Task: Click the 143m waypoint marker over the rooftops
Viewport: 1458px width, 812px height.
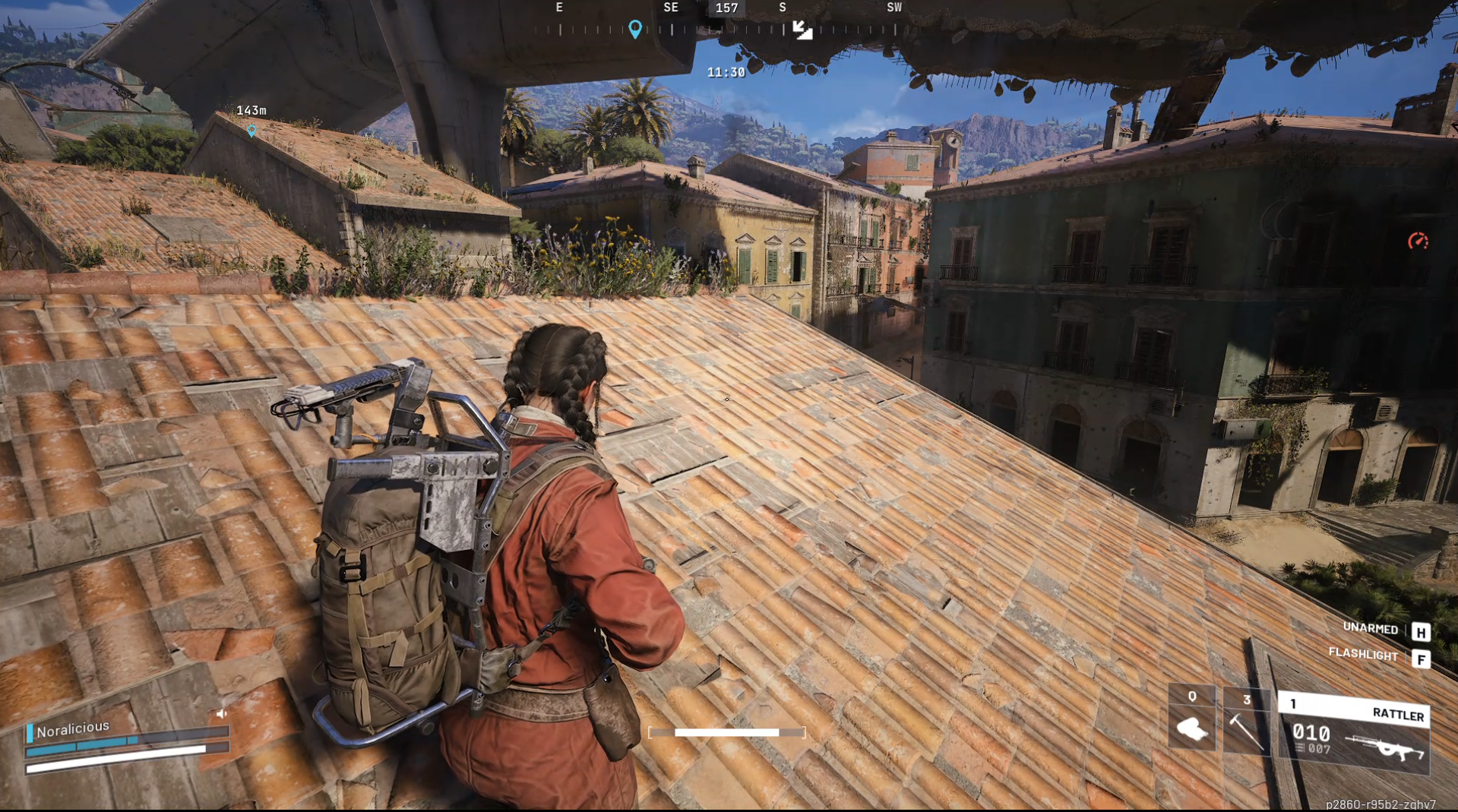Action: [251, 122]
